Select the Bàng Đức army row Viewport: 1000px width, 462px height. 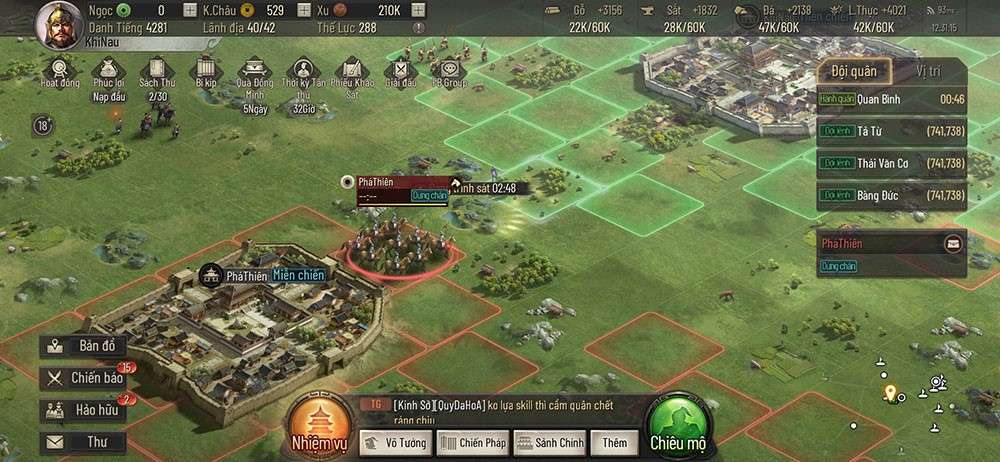(891, 195)
